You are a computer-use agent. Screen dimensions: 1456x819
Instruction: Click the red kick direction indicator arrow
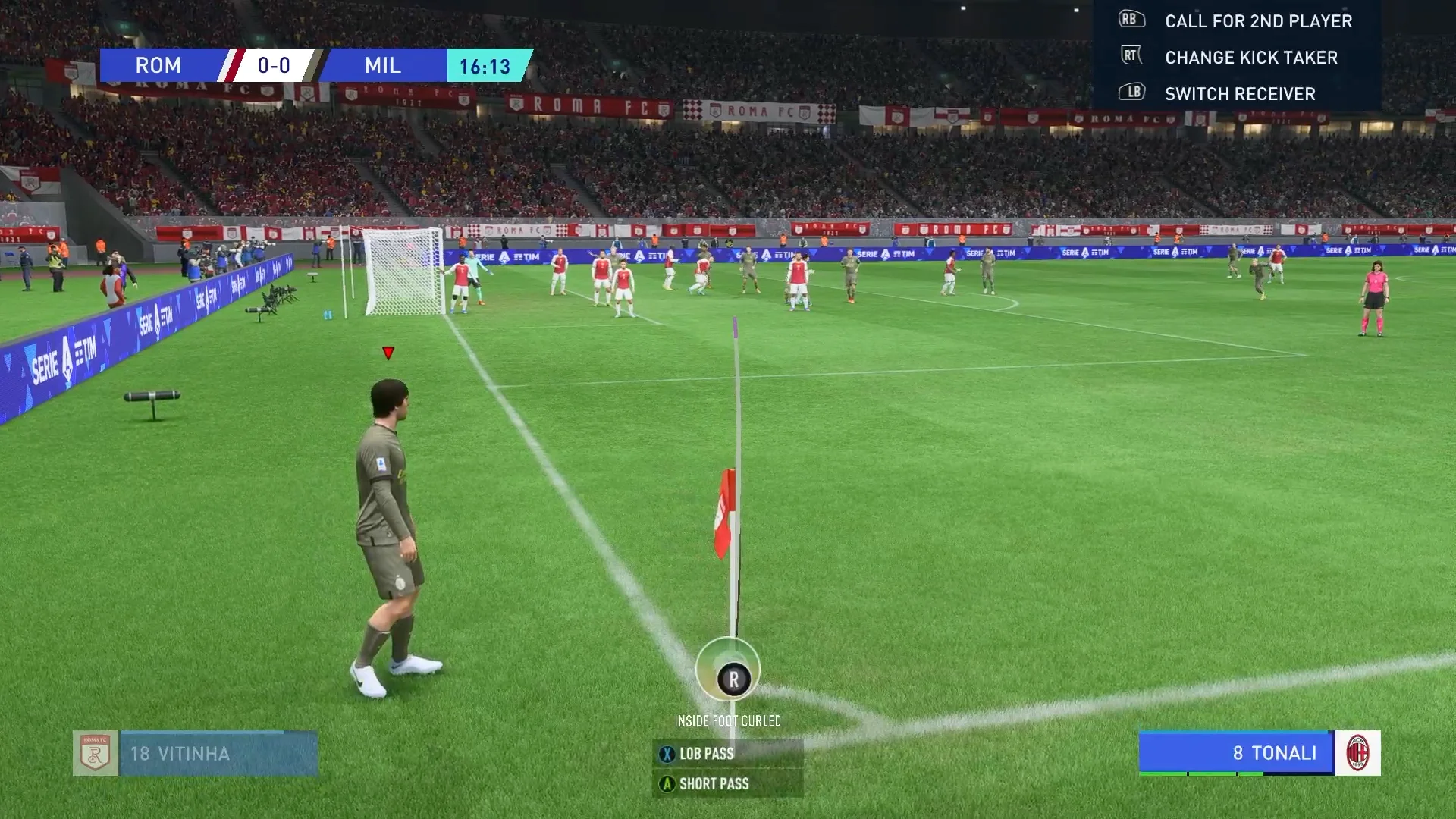(388, 352)
